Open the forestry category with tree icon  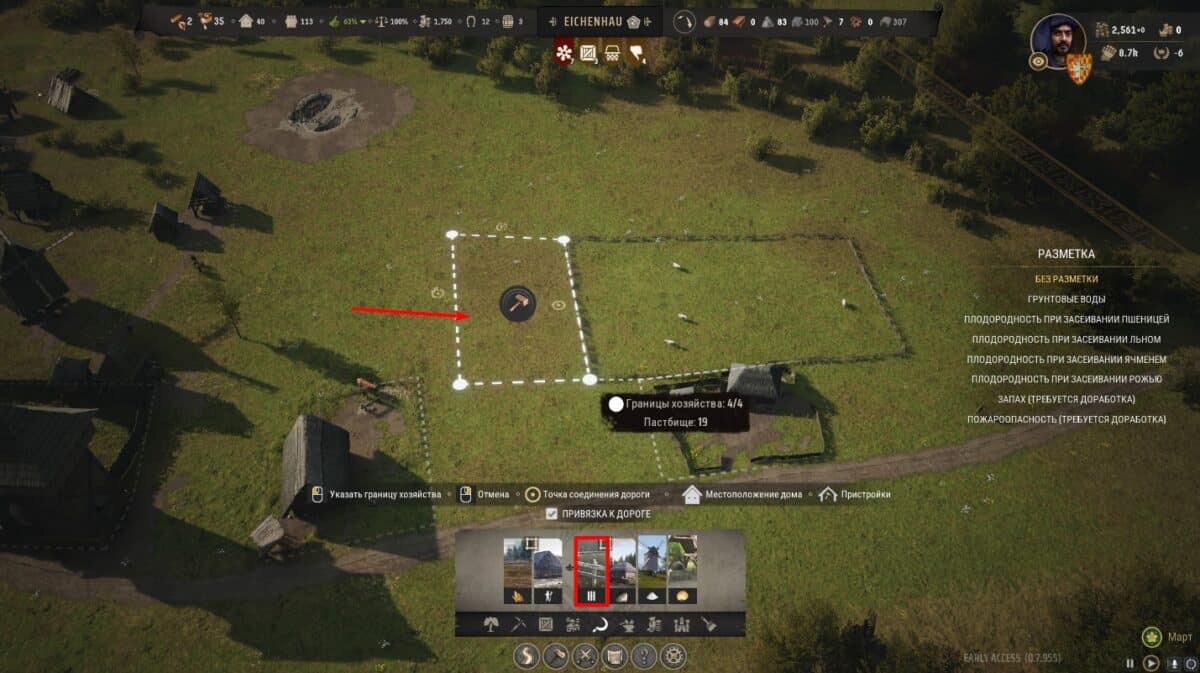tap(492, 625)
